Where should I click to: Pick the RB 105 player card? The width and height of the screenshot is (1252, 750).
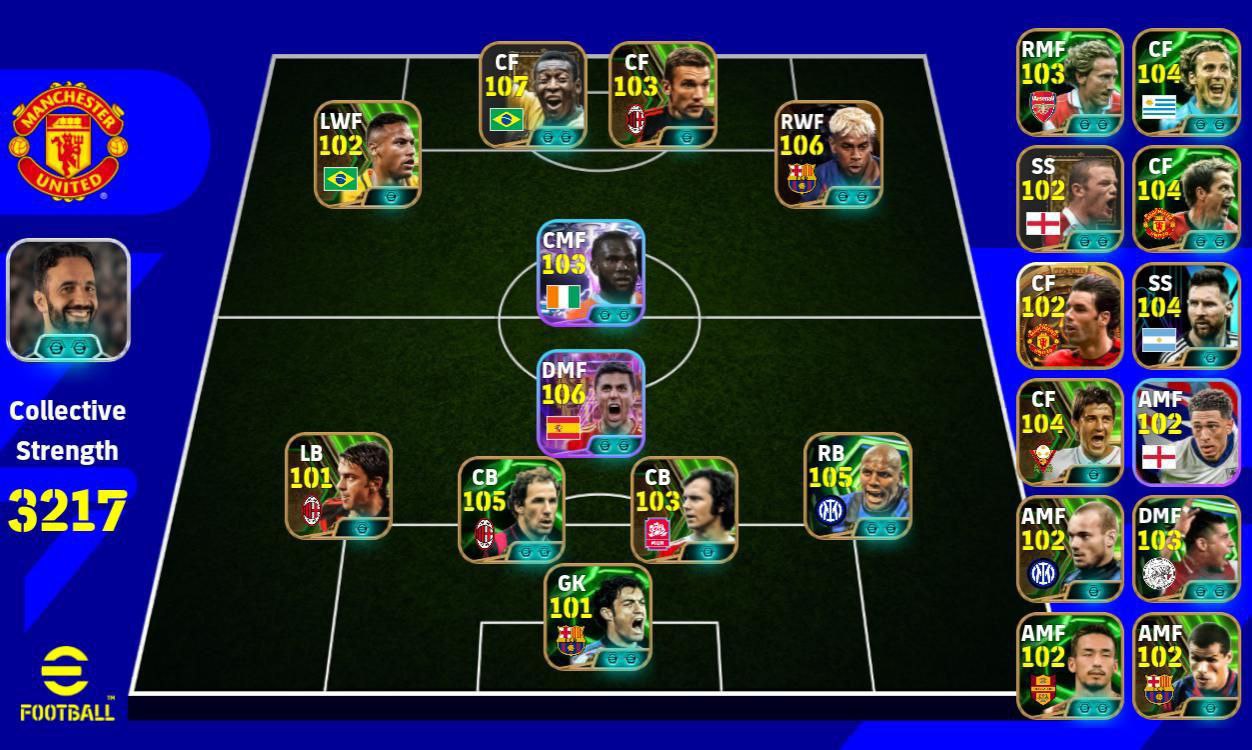[858, 485]
